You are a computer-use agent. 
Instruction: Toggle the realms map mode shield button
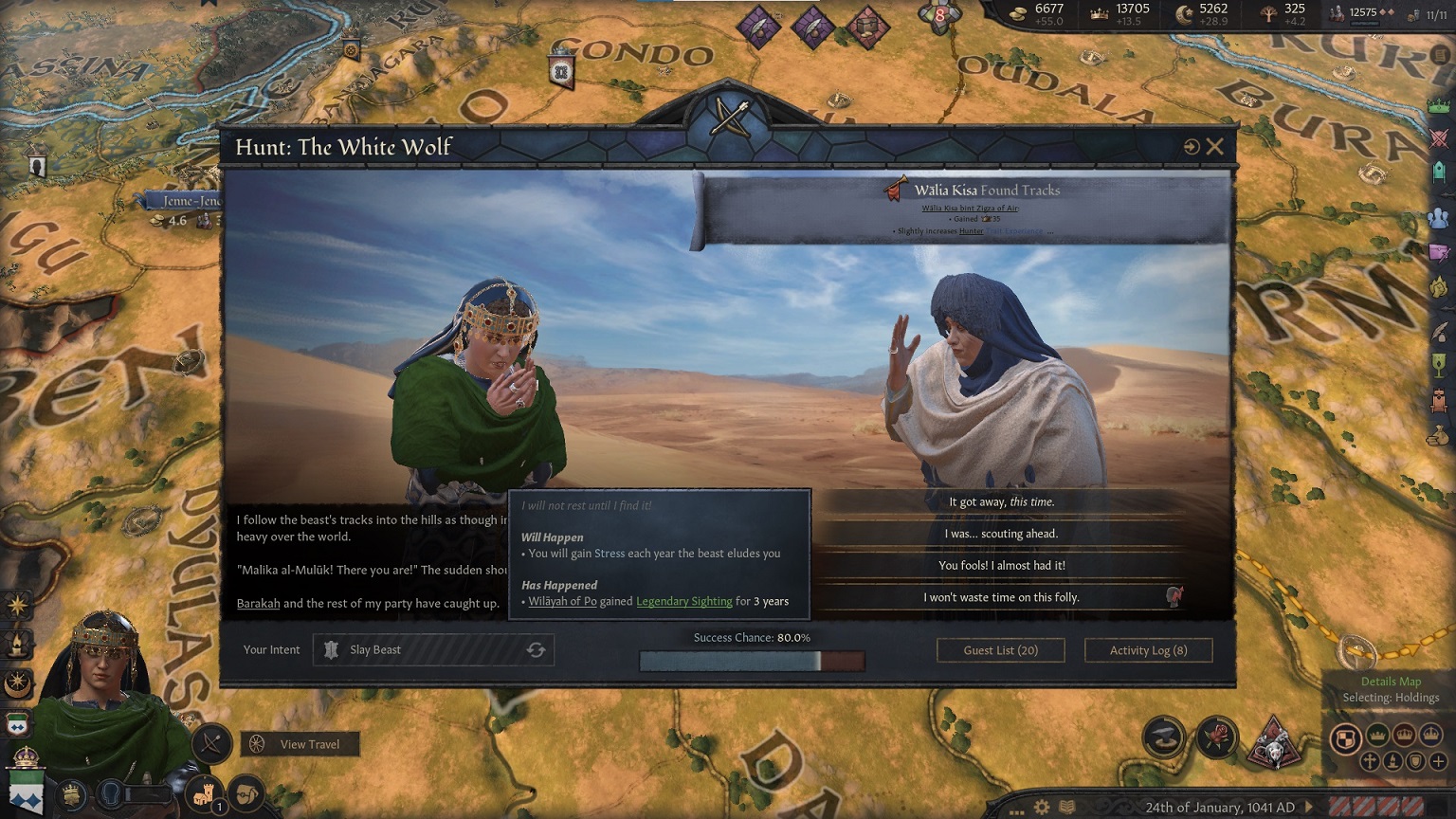coord(1347,737)
